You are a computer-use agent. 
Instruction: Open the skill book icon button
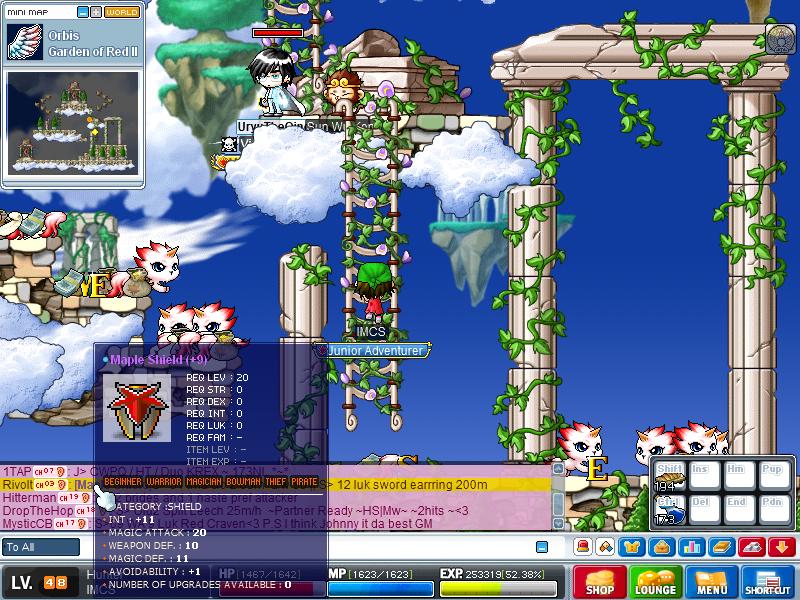pos(721,547)
